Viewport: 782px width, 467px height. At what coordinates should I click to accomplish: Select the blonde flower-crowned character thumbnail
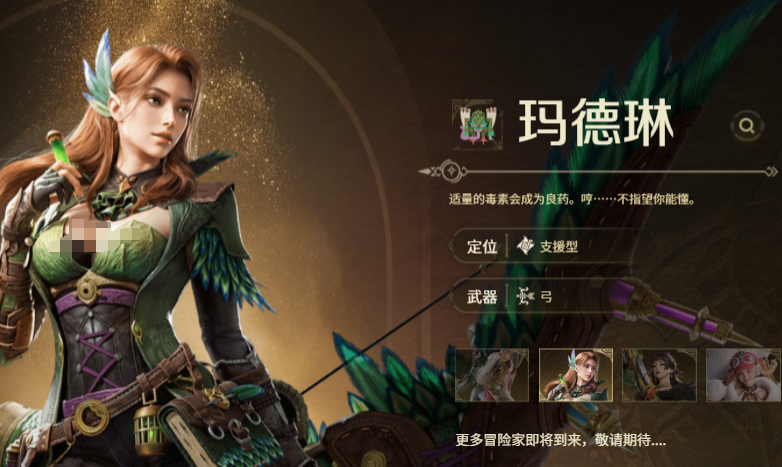[492, 375]
